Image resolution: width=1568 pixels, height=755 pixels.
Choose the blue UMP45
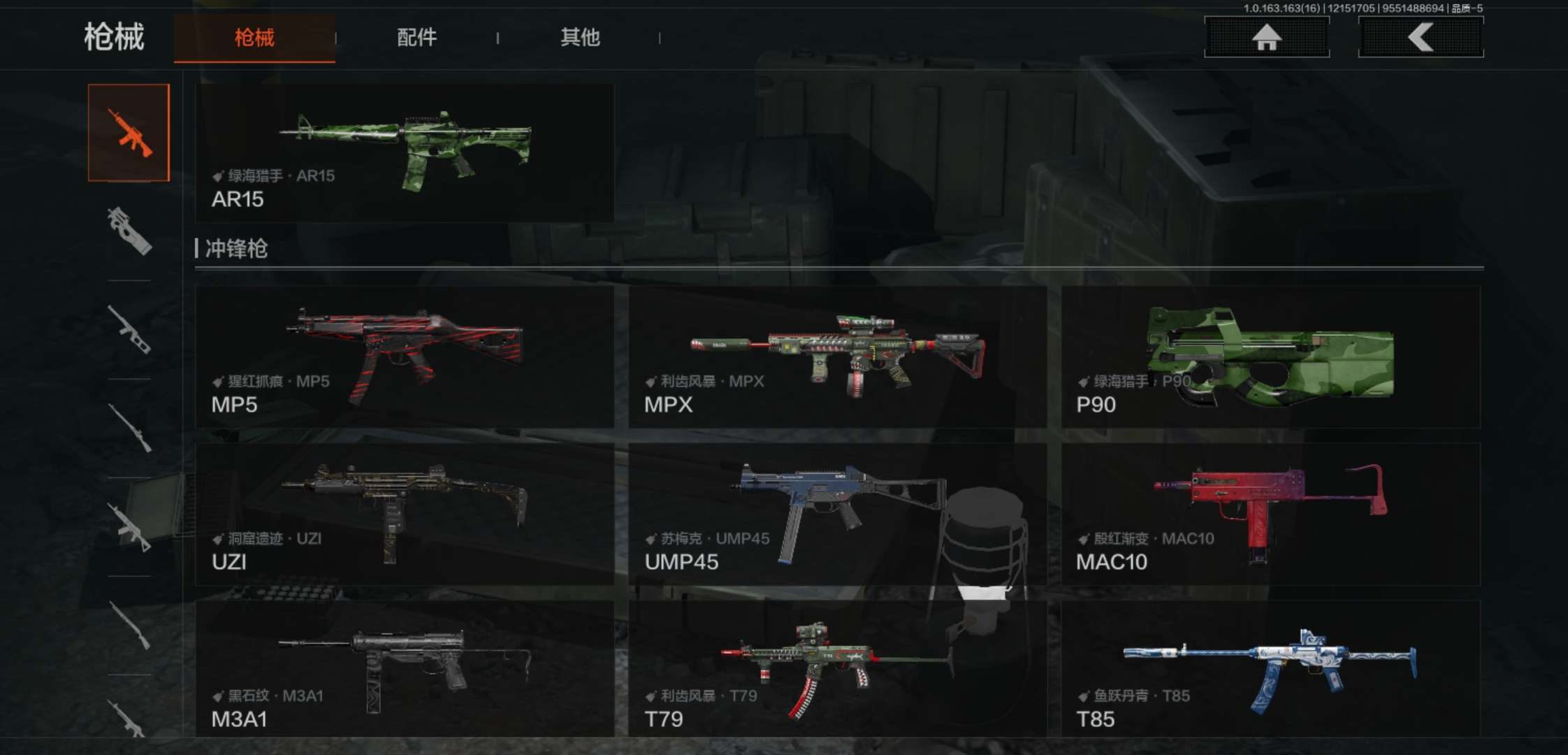(x=837, y=514)
